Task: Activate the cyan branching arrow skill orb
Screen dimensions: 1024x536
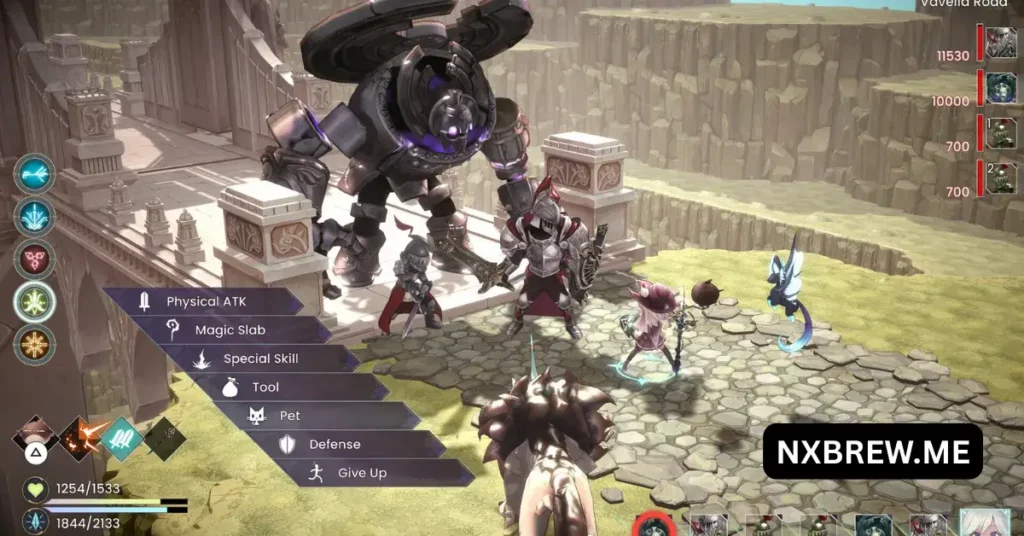Action: [34, 174]
